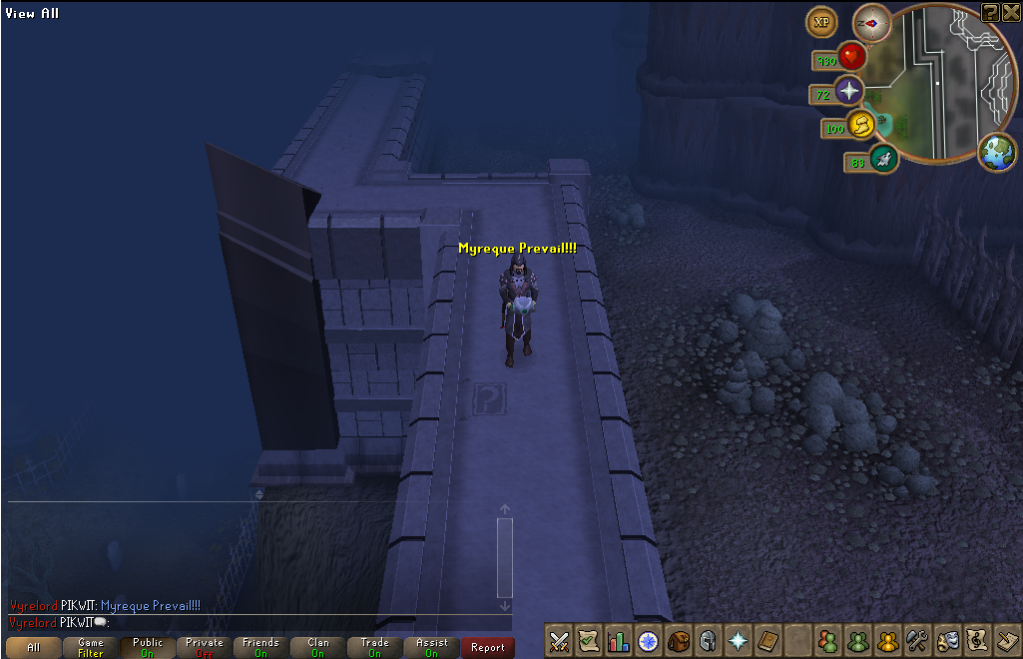Toggle the Public chat setting
The image size is (1023, 659).
(147, 647)
